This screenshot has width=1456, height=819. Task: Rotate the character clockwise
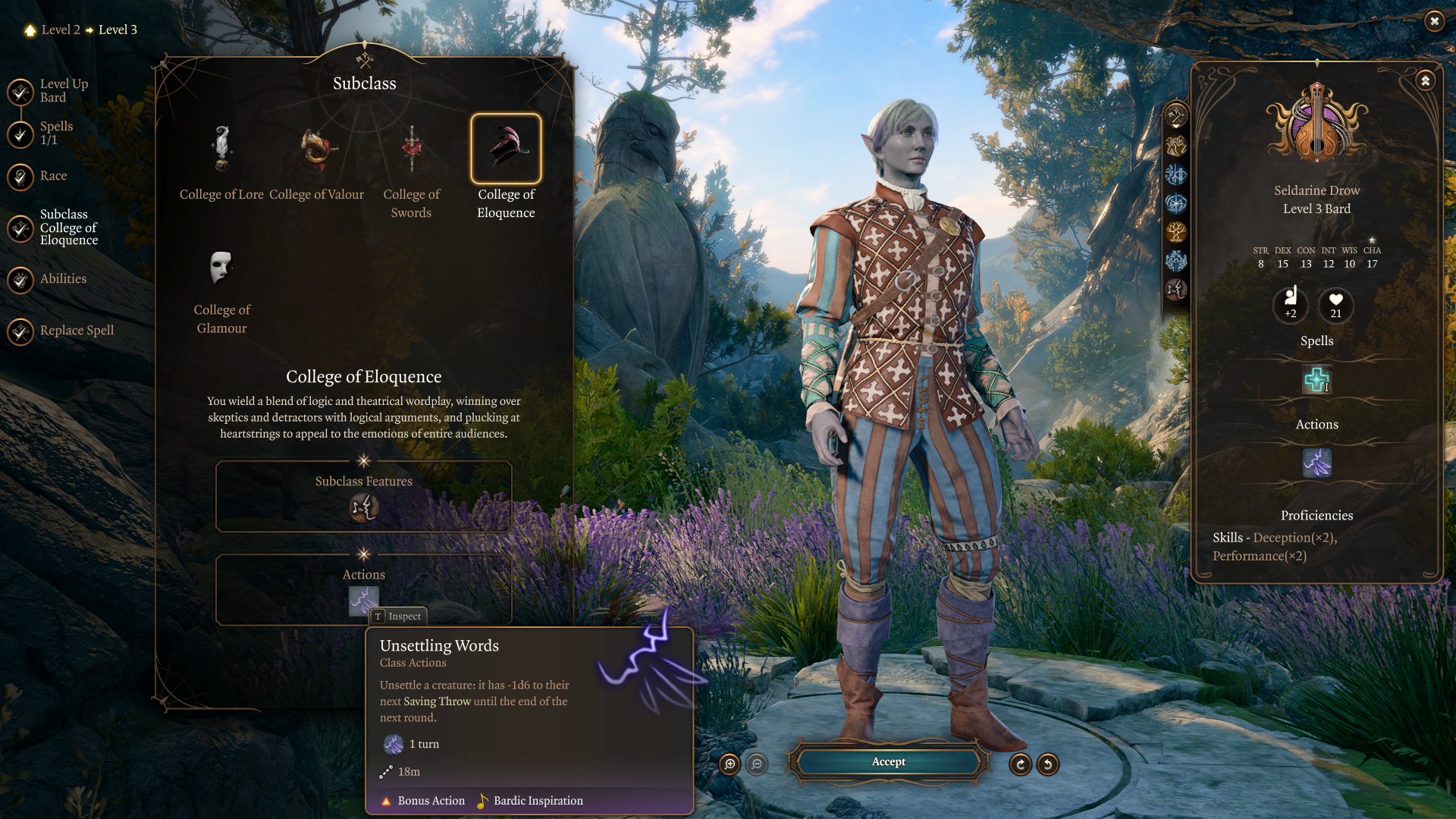click(x=1021, y=764)
